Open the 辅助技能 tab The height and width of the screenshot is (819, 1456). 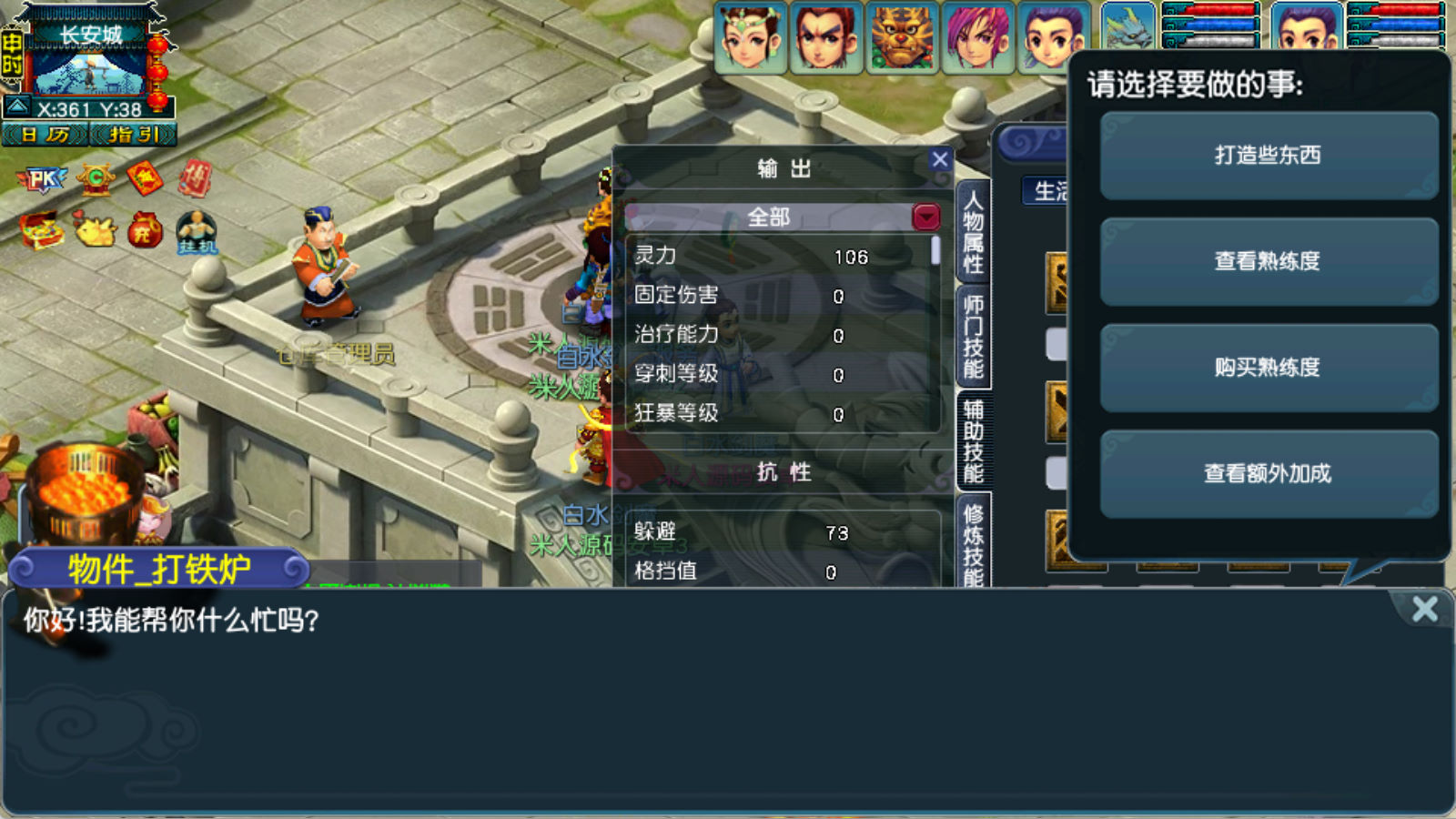click(x=973, y=441)
